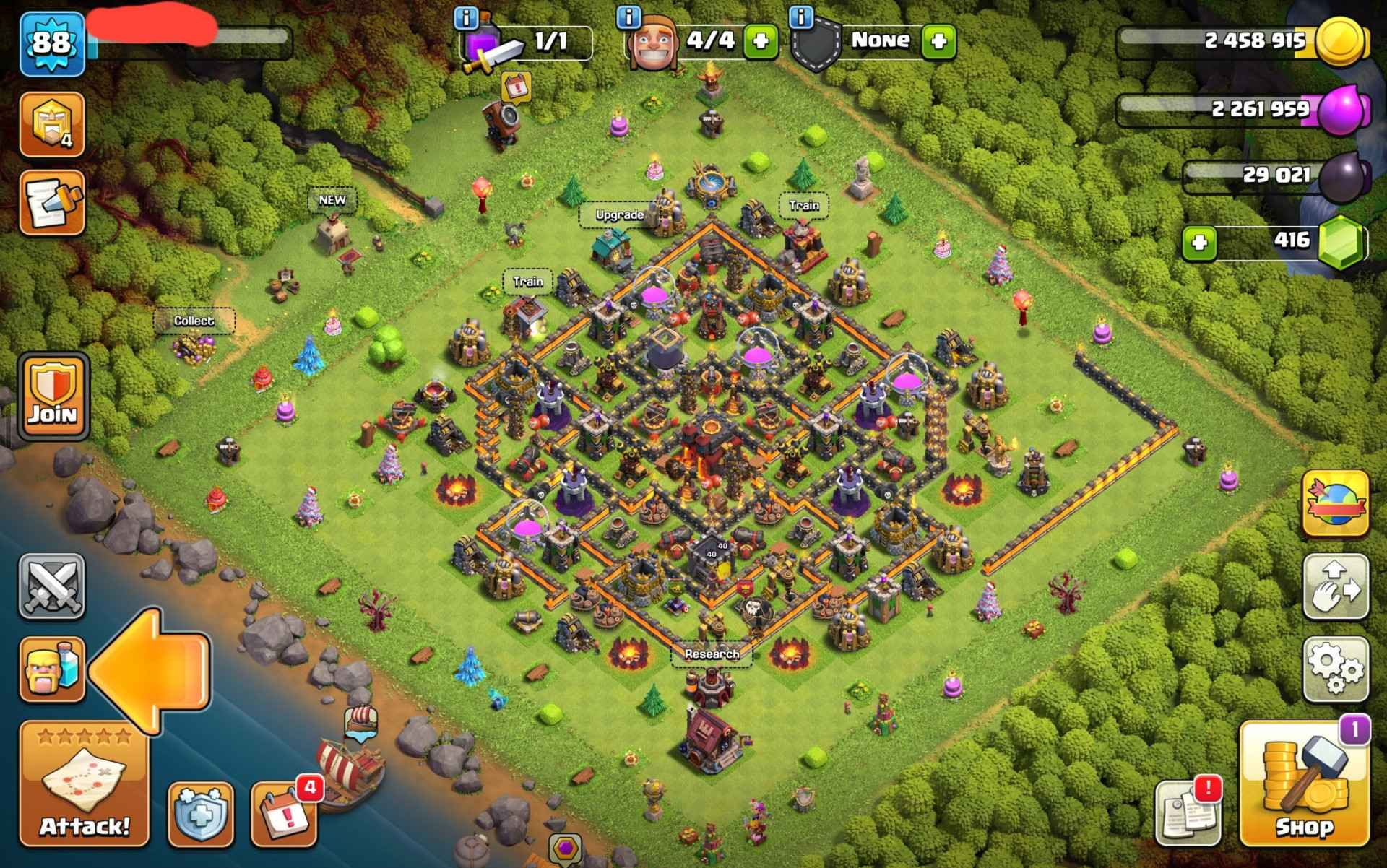This screenshot has height=868, width=1387.
Task: Show builder info via the i icon
Action: tap(629, 17)
